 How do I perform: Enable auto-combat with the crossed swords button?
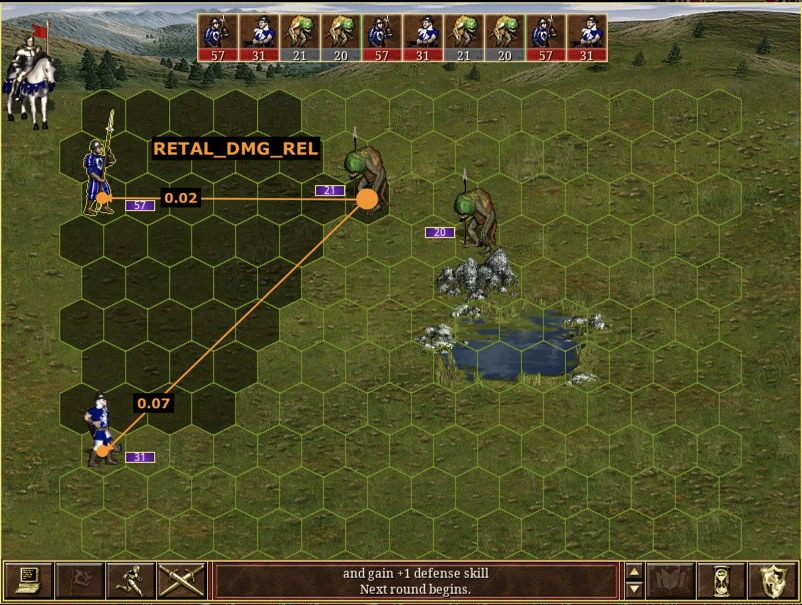(181, 580)
